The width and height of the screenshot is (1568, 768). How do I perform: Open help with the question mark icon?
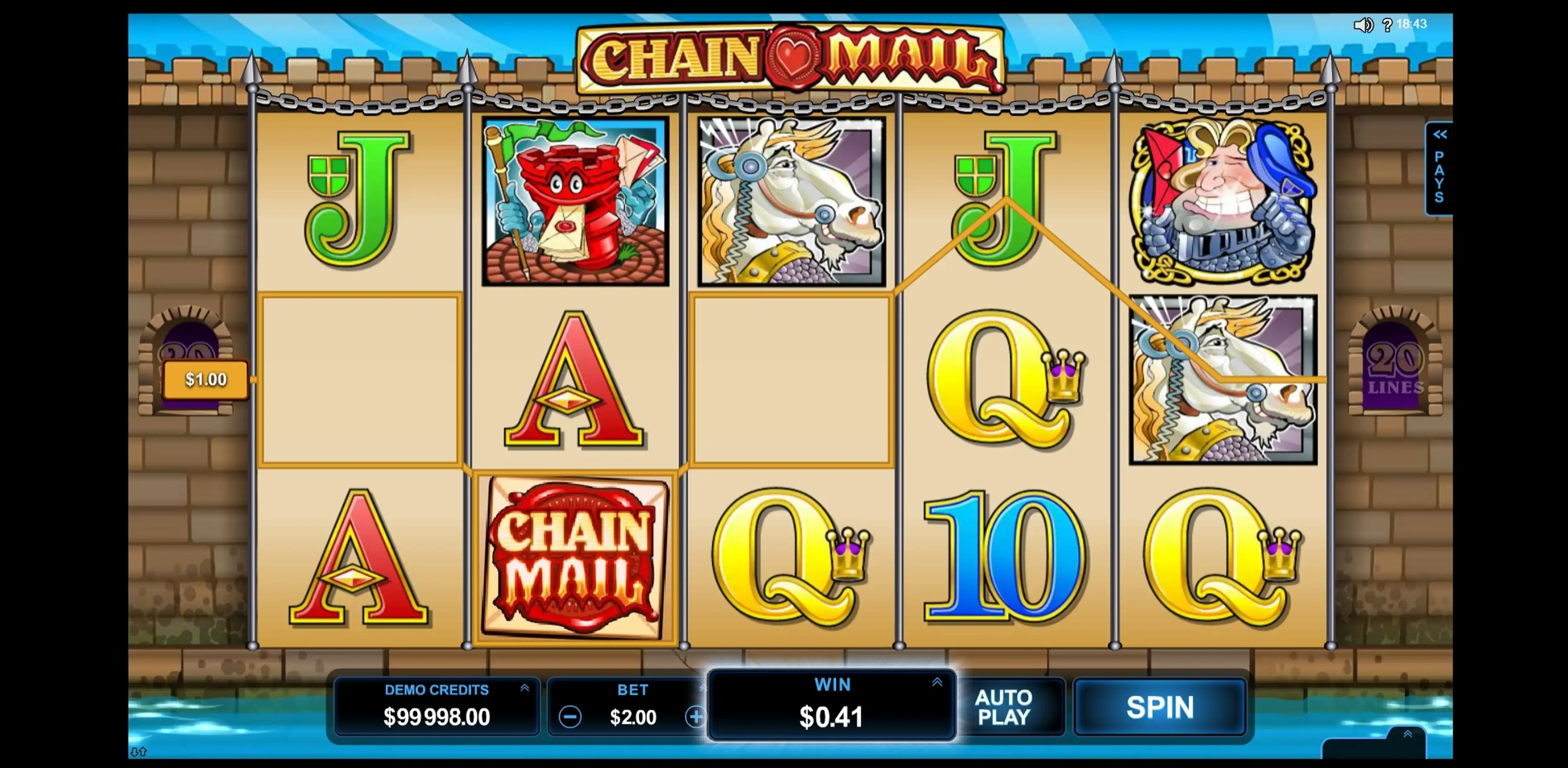click(1387, 25)
